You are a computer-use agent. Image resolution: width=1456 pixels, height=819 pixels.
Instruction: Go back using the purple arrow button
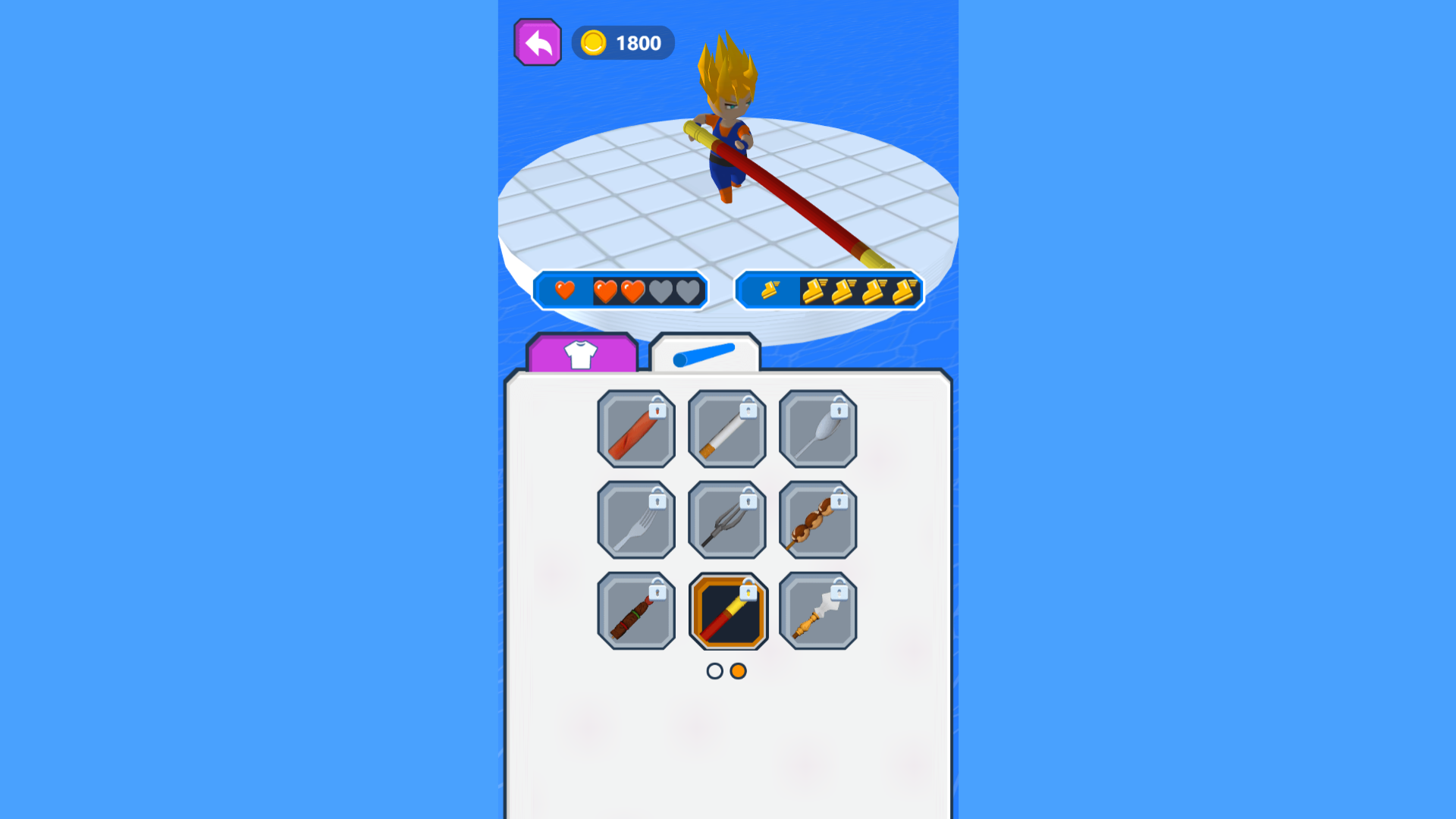(x=538, y=43)
